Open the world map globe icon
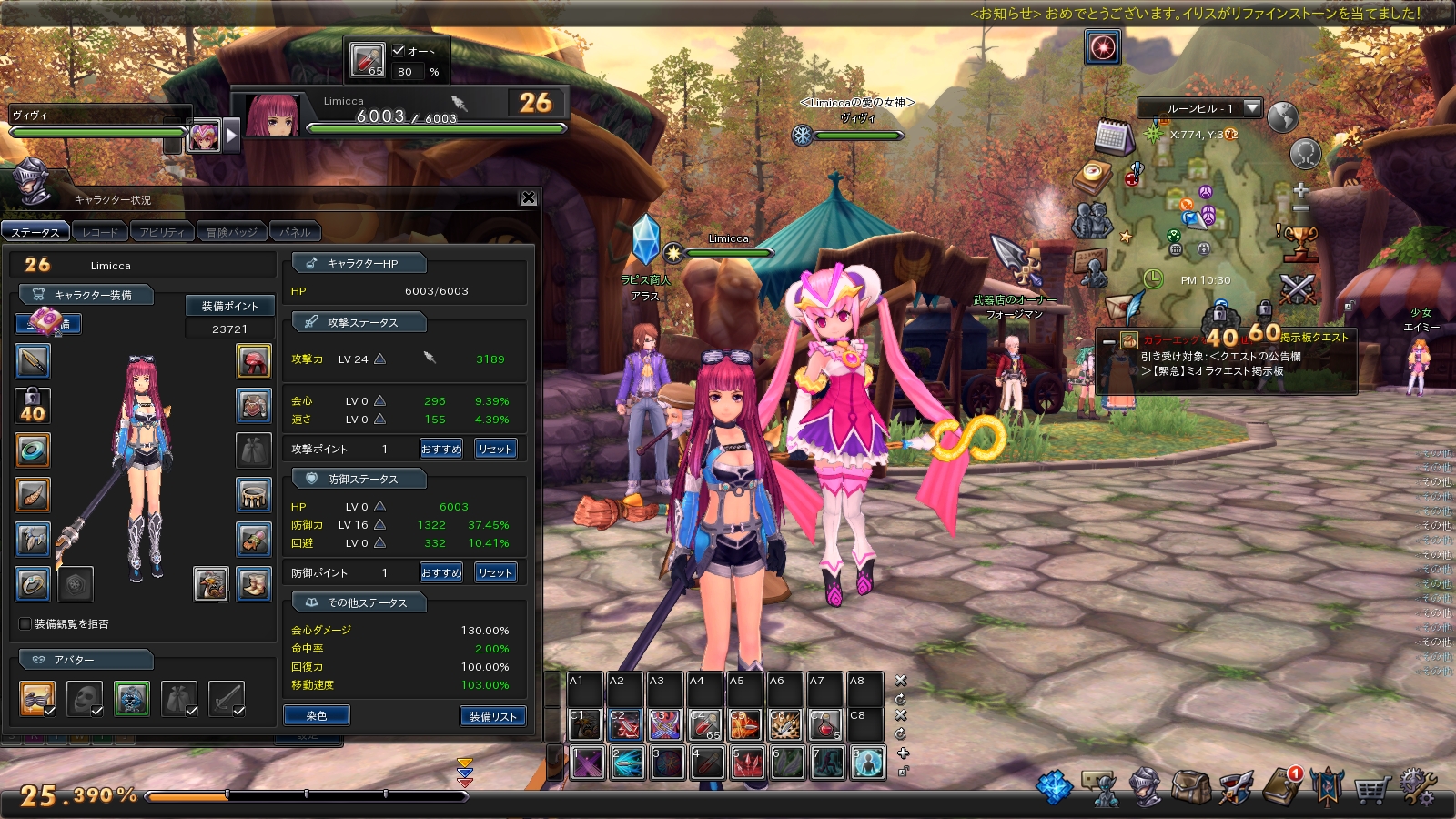 click(1282, 116)
